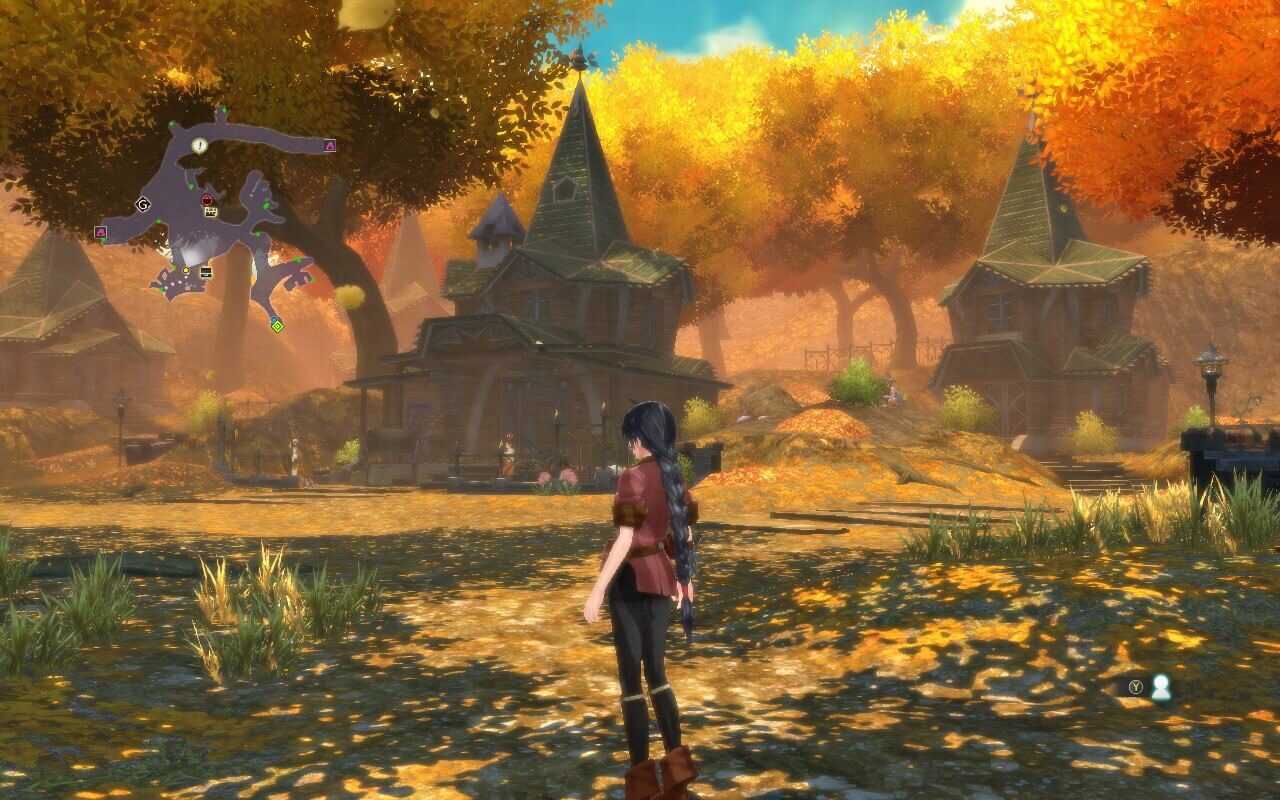Select the yellow diamond player marker on the minimap
The image size is (1280, 800).
277,326
